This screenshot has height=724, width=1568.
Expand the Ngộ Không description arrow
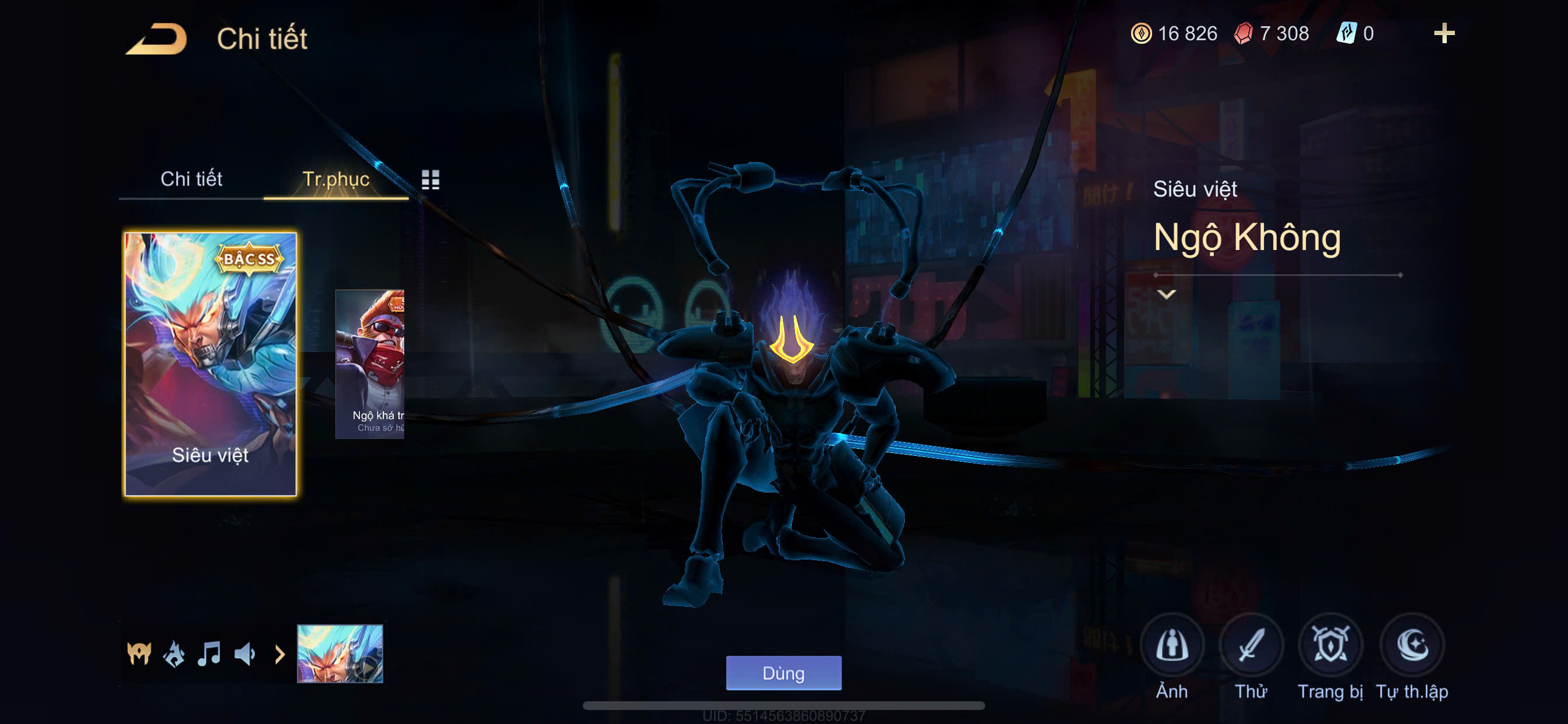[1166, 294]
